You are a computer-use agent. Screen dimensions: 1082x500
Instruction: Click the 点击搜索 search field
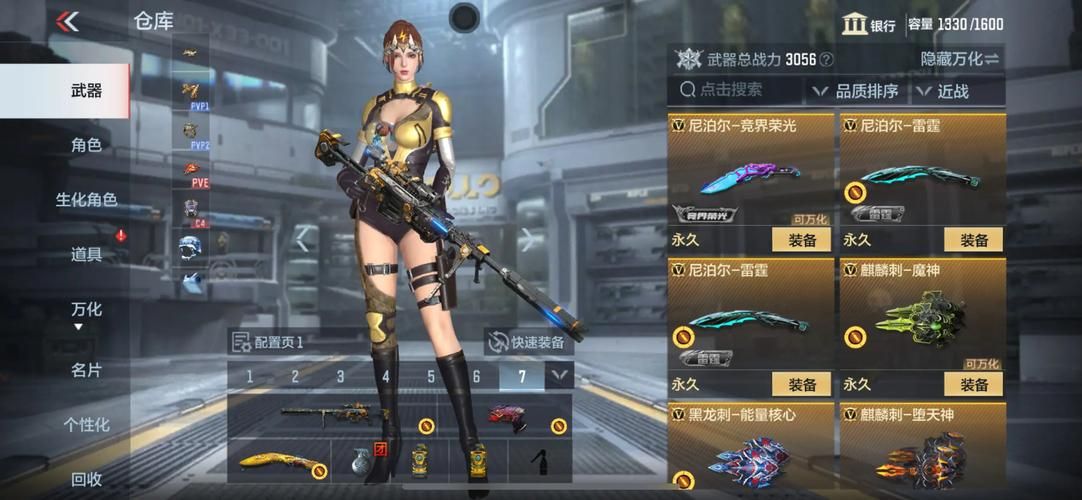[x=735, y=90]
